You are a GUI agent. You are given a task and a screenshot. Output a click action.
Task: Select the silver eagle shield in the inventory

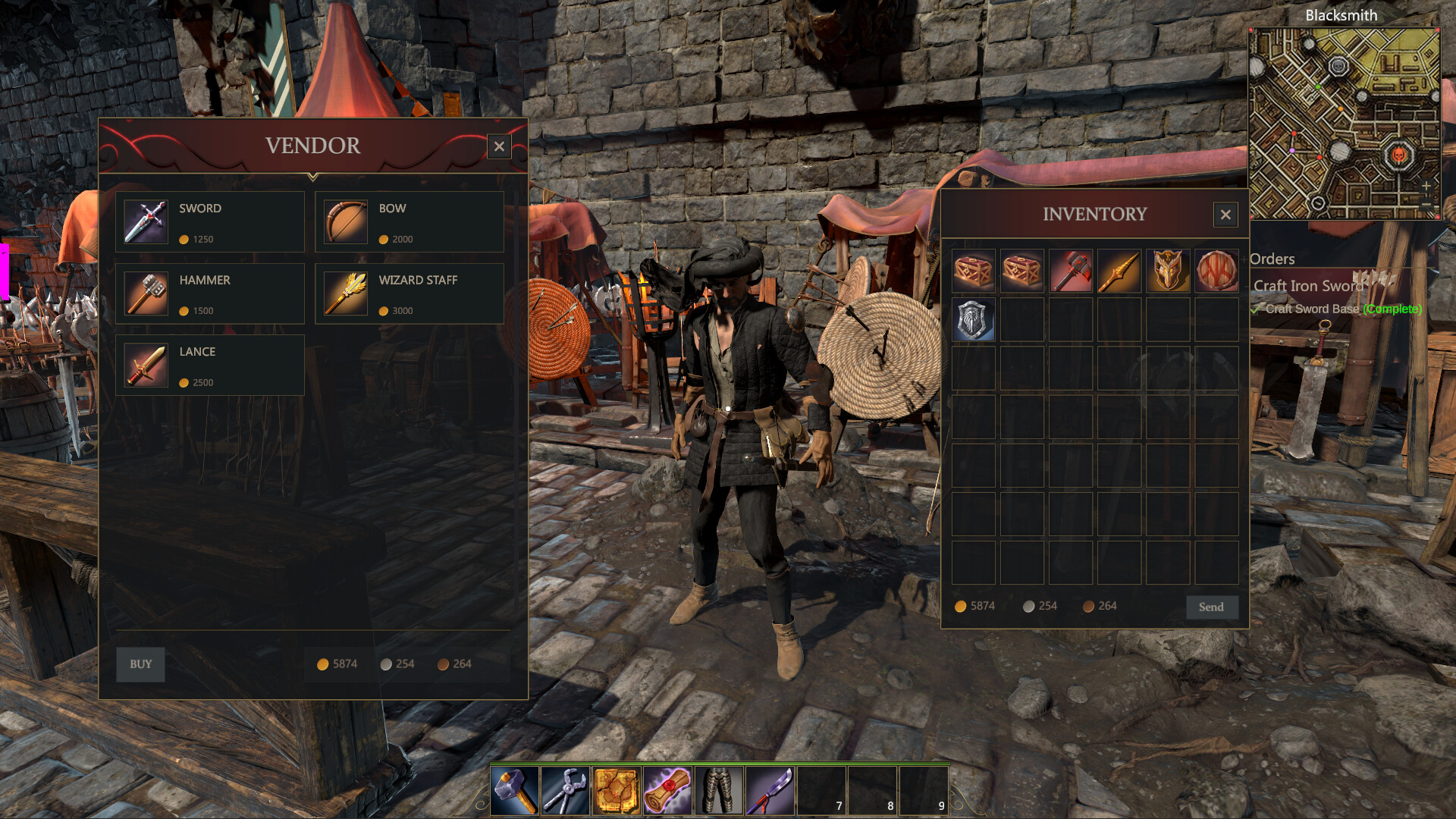(973, 320)
